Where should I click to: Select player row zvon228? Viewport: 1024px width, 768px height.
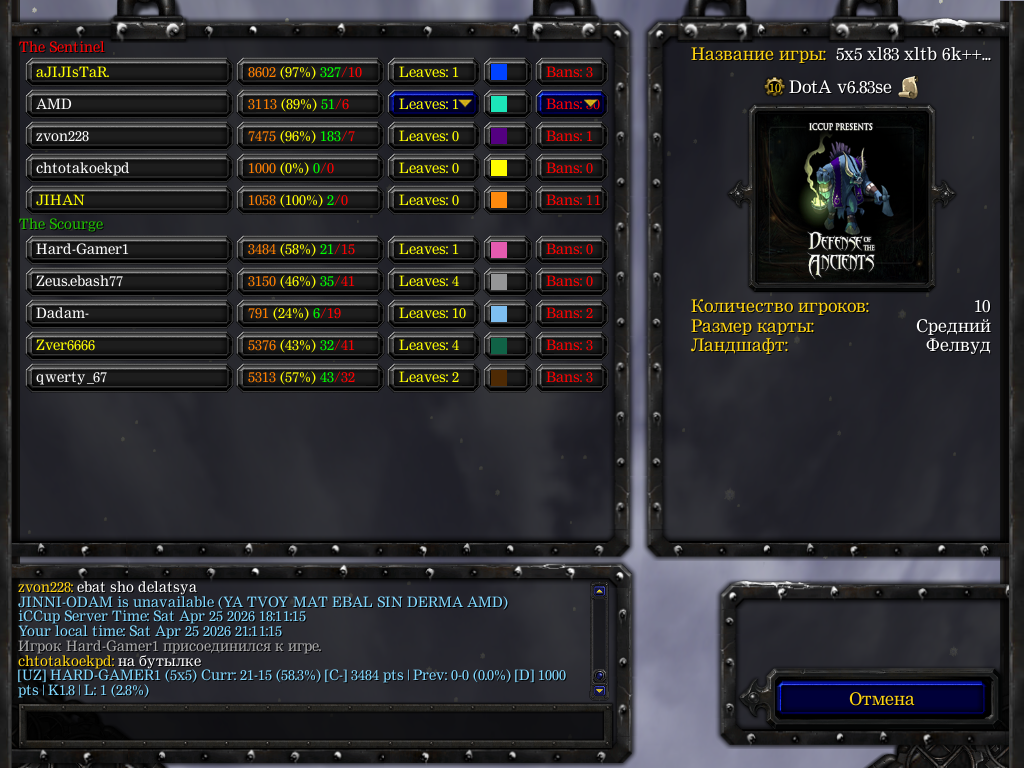pyautogui.click(x=129, y=136)
